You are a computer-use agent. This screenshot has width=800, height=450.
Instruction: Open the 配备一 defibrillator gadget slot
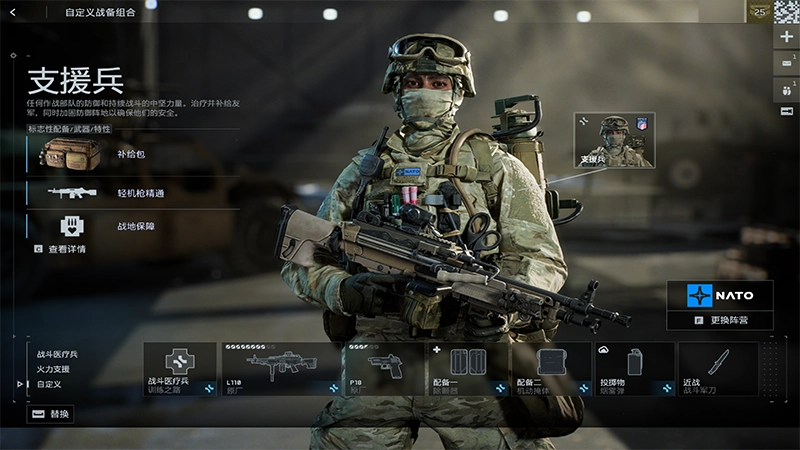point(468,368)
